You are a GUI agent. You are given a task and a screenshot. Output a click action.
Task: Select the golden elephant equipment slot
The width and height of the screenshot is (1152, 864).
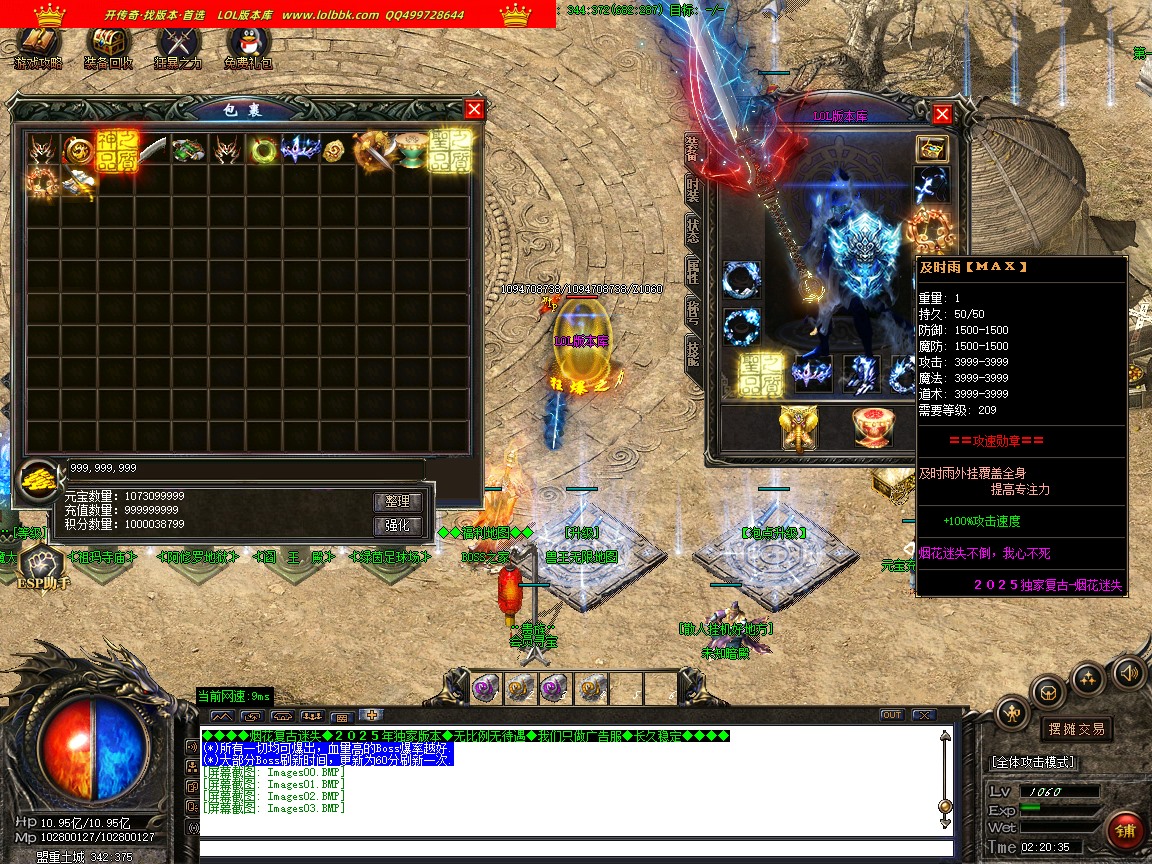799,428
